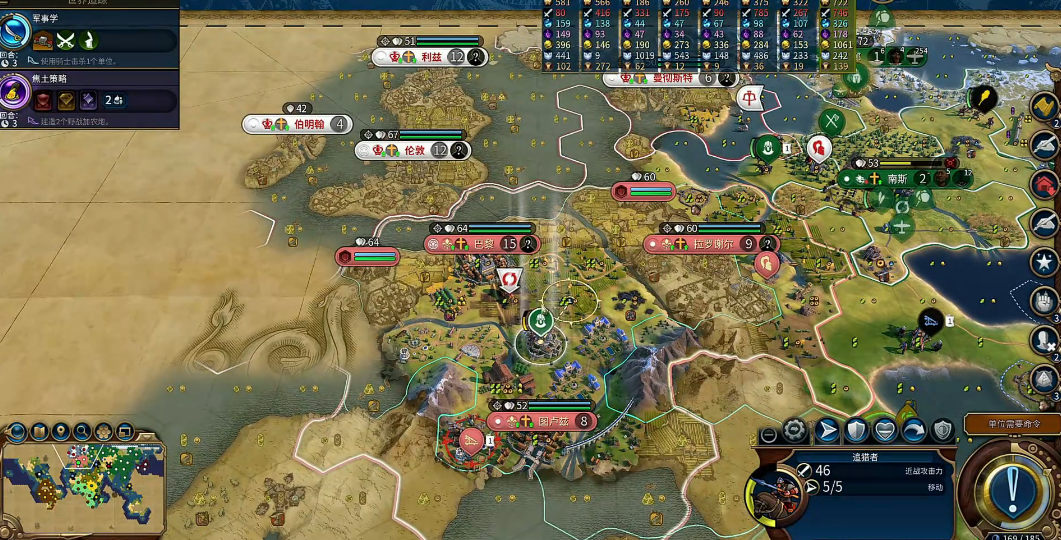Open the gear-icon automation unit command
The width and height of the screenshot is (1061, 540).
(x=795, y=431)
